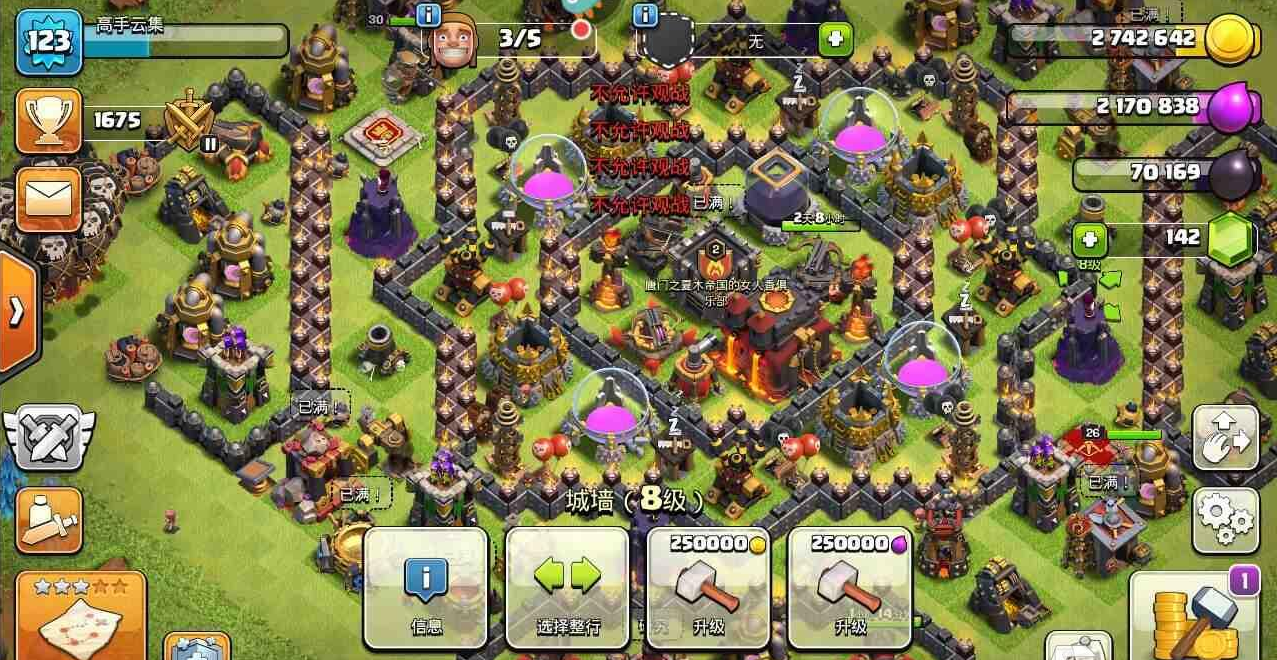
Task: Open the 信息 info button
Action: pos(426,588)
